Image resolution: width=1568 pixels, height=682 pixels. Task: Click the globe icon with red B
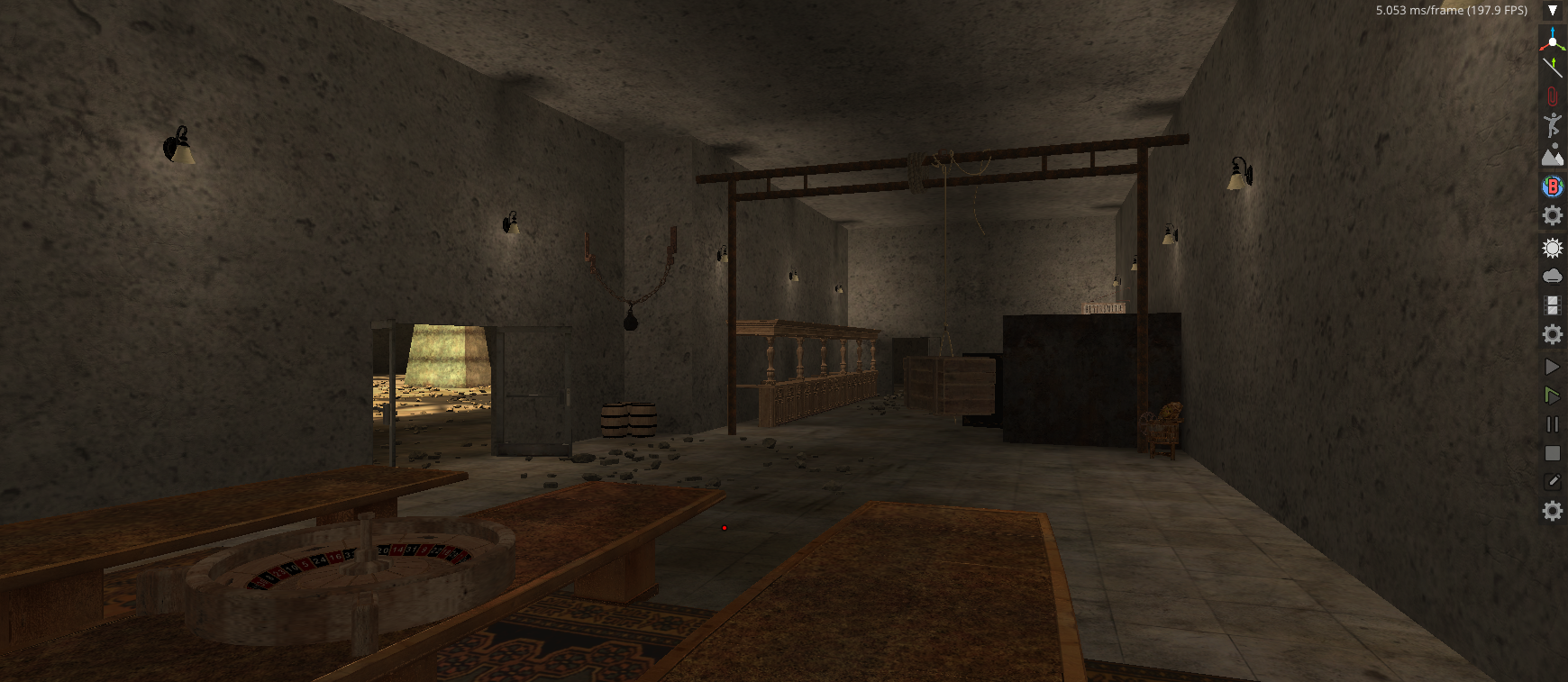(x=1552, y=186)
